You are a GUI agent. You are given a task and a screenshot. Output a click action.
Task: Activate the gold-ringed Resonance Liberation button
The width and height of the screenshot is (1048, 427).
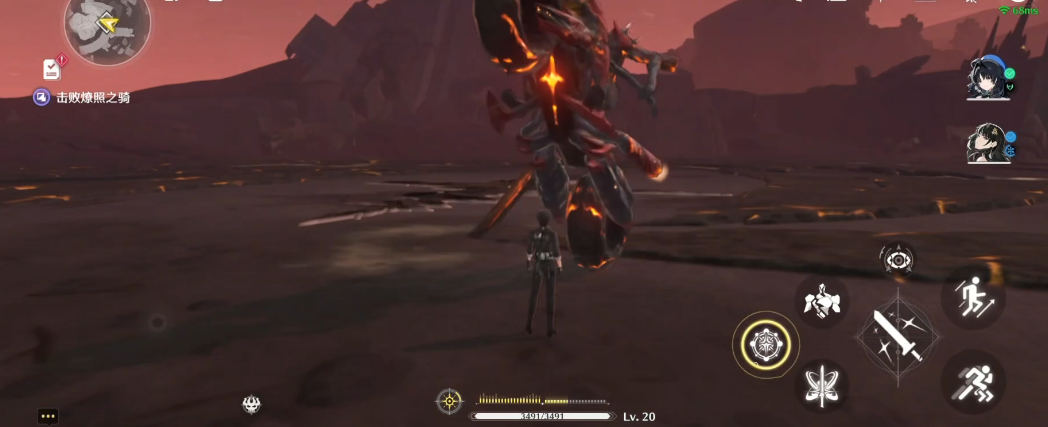pos(765,345)
